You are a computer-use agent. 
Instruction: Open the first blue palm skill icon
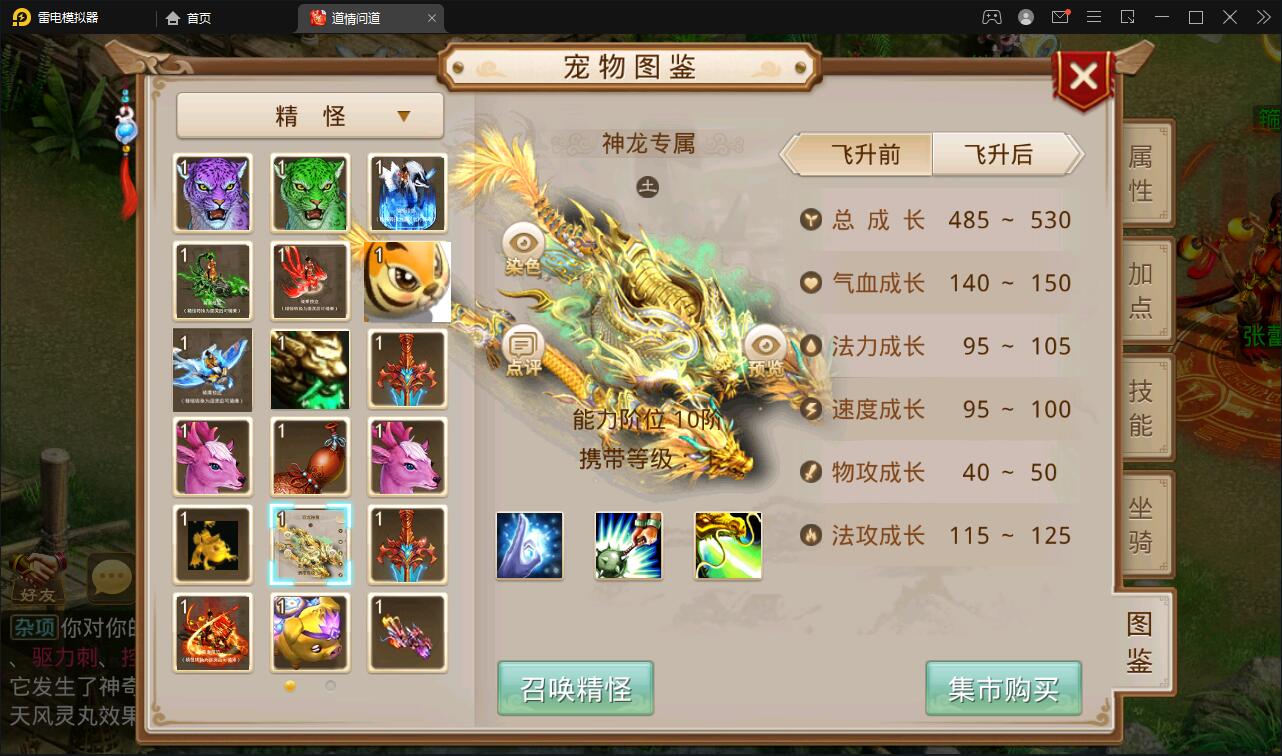point(528,545)
